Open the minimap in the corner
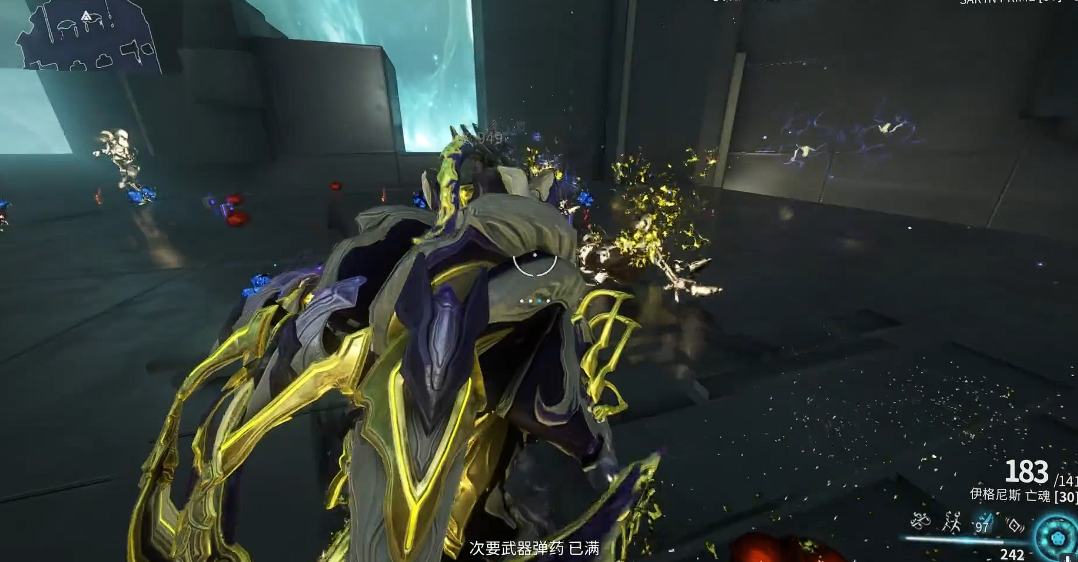1078x562 pixels. (x=88, y=35)
